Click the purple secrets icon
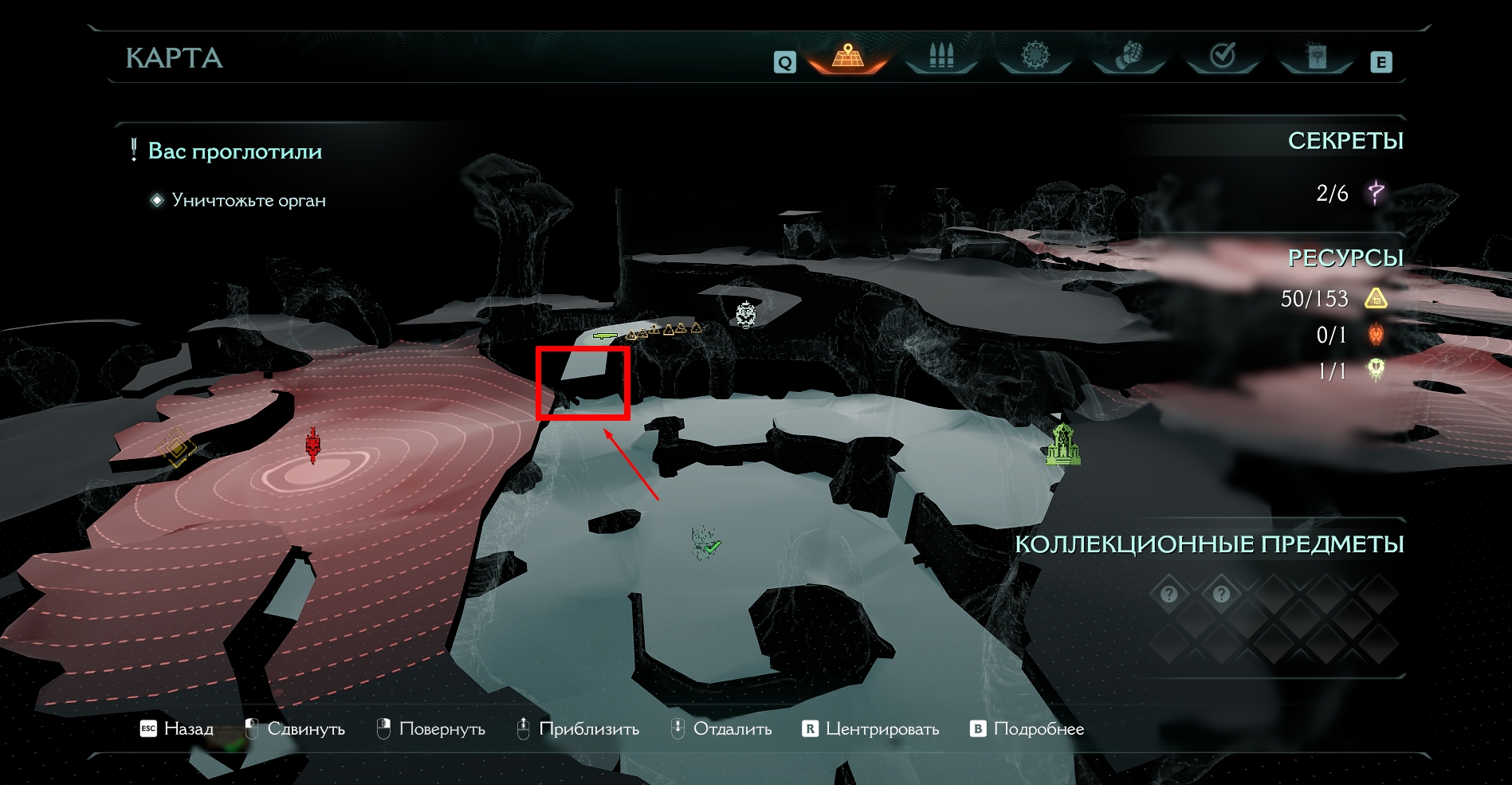The image size is (1512, 785). point(1377,192)
